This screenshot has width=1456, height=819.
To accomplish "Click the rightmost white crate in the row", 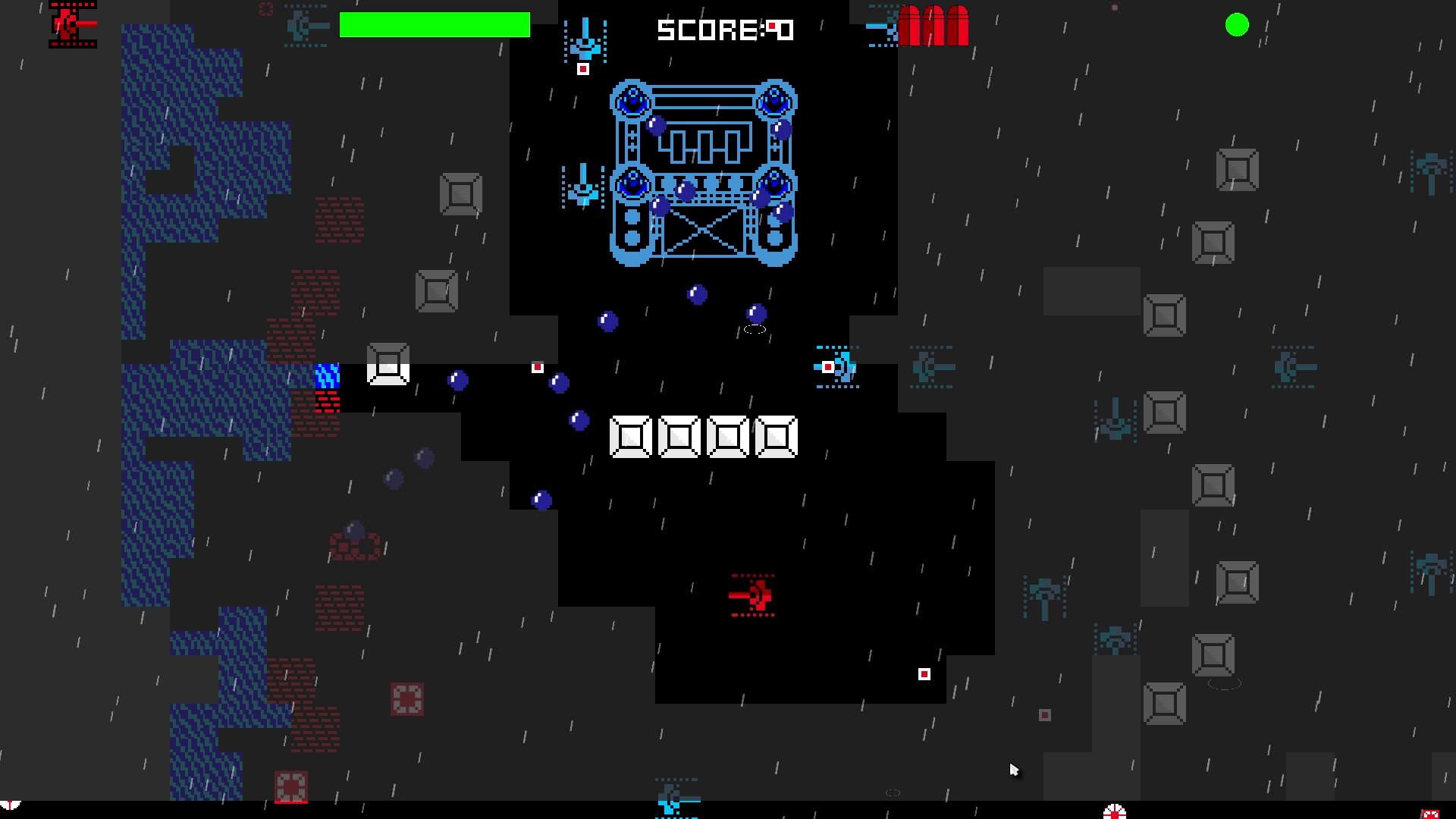I will [x=777, y=436].
